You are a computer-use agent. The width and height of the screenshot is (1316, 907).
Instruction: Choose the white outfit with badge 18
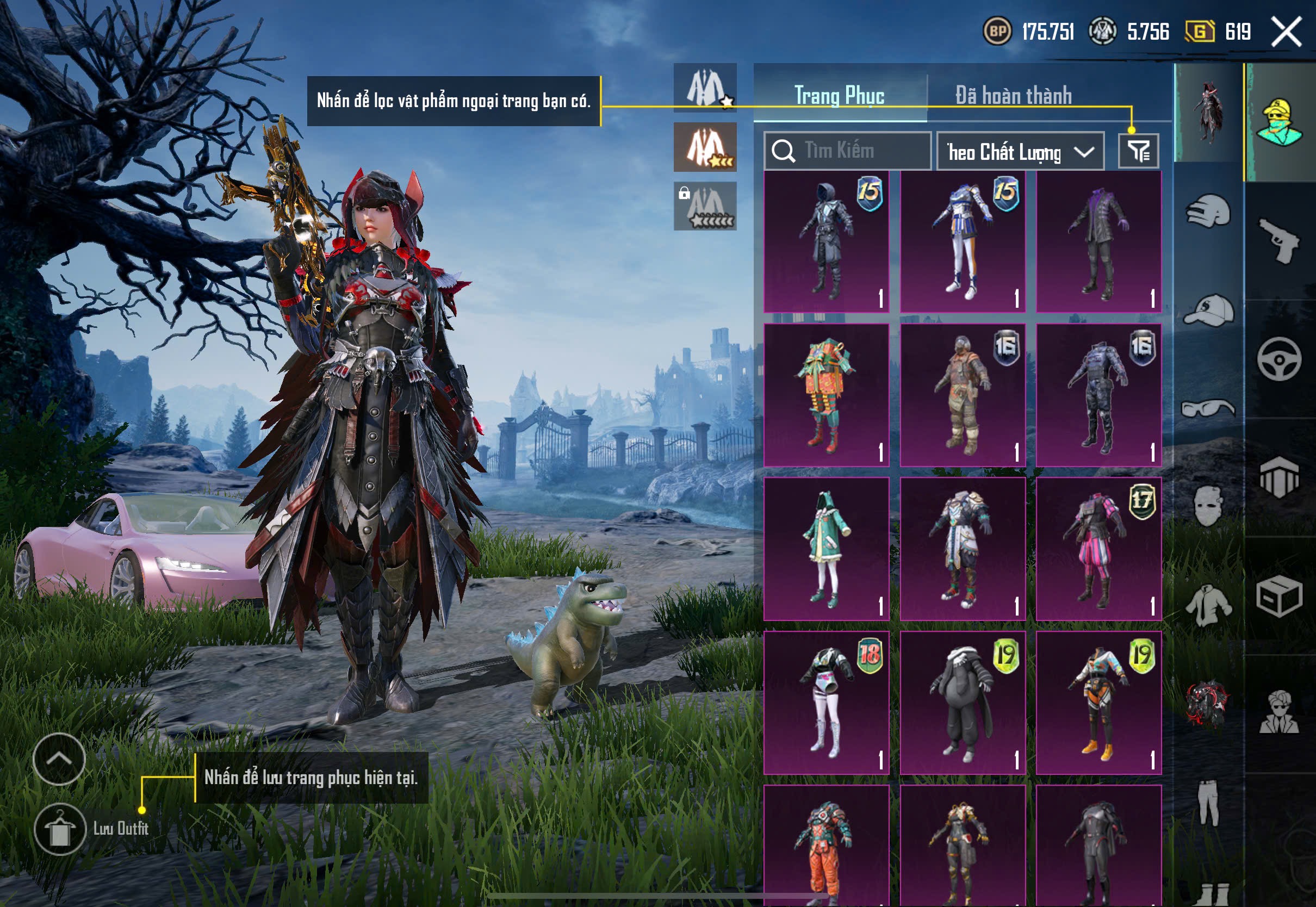(826, 703)
